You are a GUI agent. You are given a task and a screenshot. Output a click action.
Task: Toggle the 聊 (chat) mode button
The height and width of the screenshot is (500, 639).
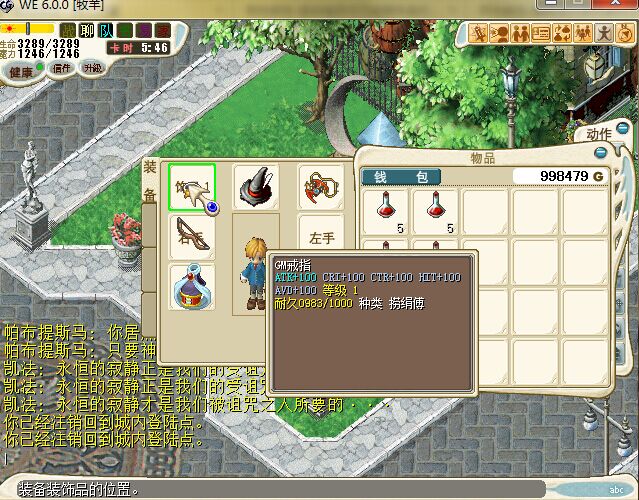(x=86, y=30)
